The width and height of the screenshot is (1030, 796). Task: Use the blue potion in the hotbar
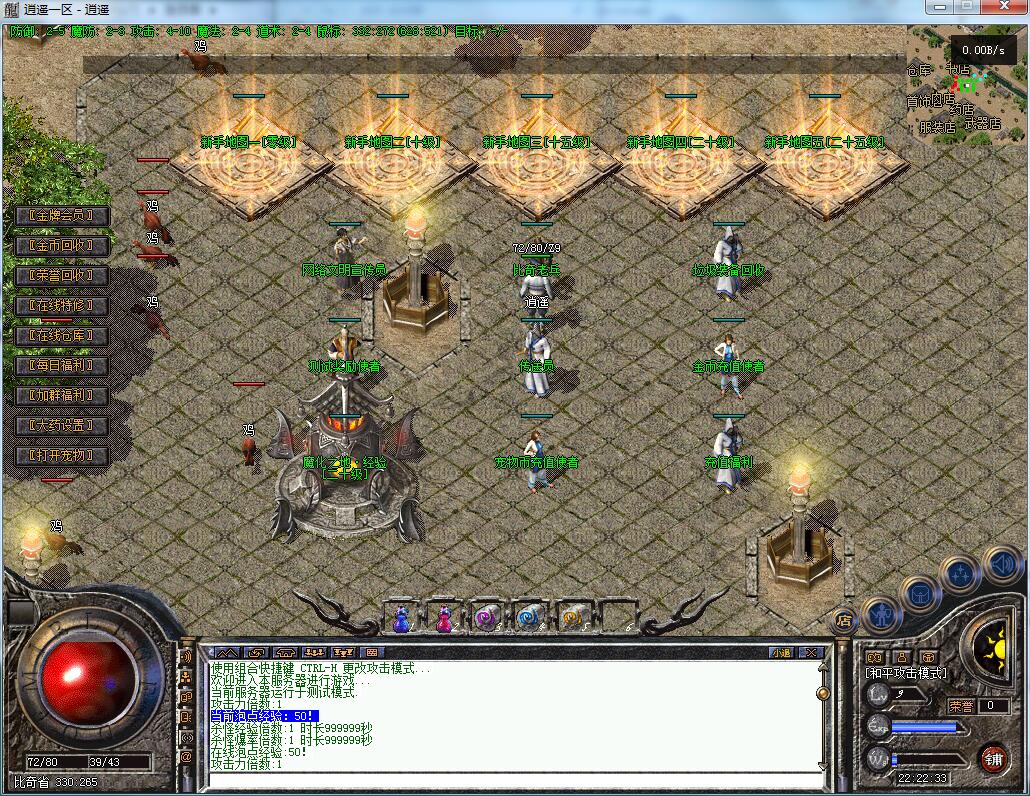[402, 619]
